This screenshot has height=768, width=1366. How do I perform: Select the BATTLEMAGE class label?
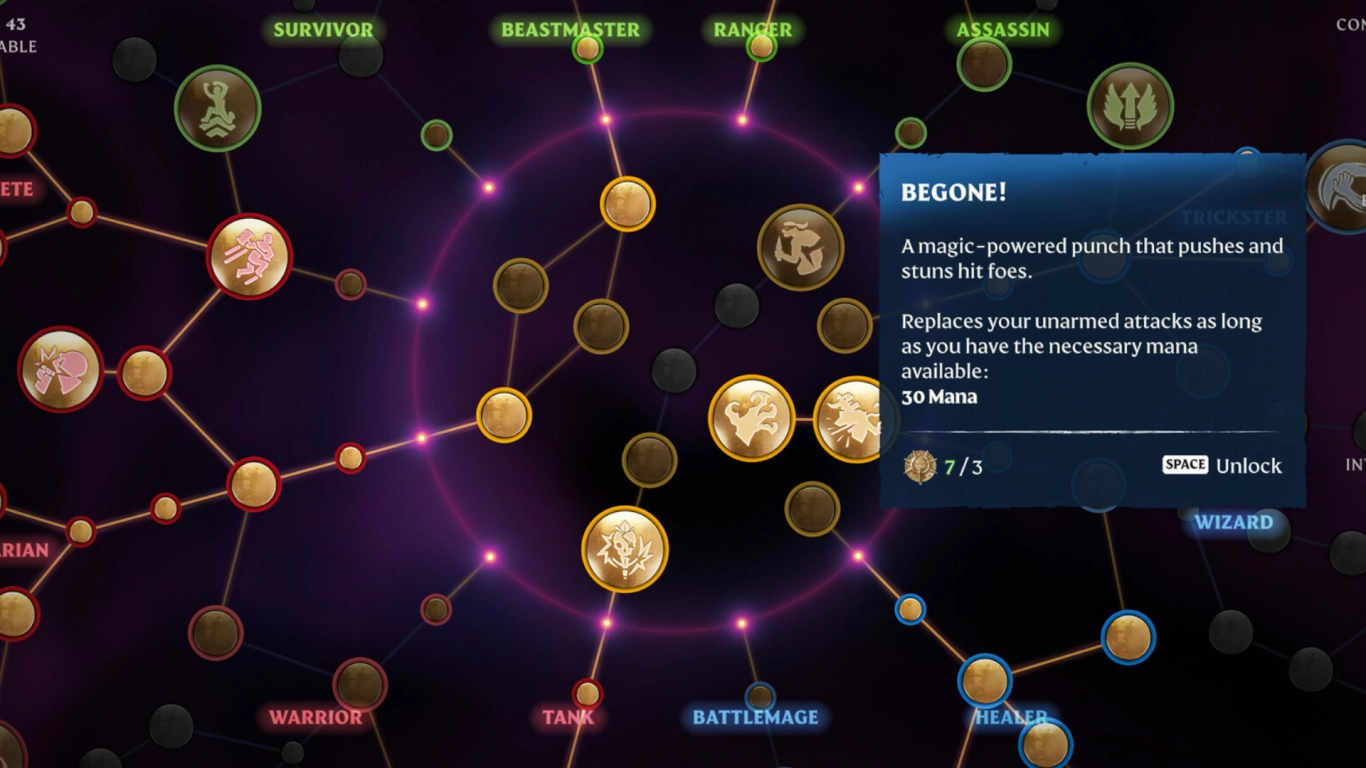(755, 717)
